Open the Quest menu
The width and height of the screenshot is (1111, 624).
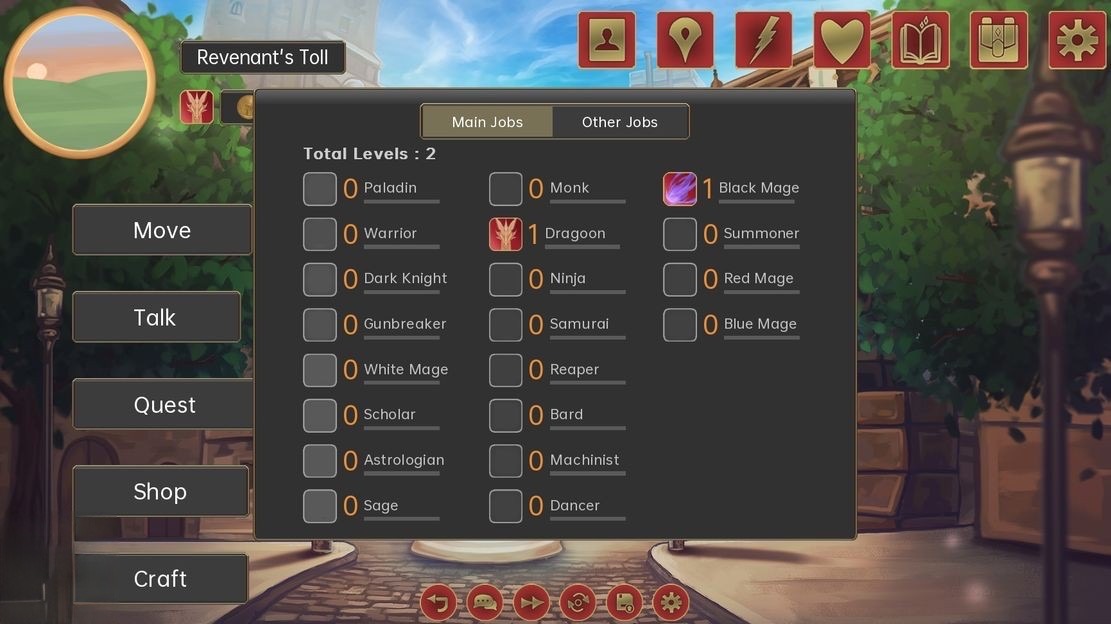point(164,405)
